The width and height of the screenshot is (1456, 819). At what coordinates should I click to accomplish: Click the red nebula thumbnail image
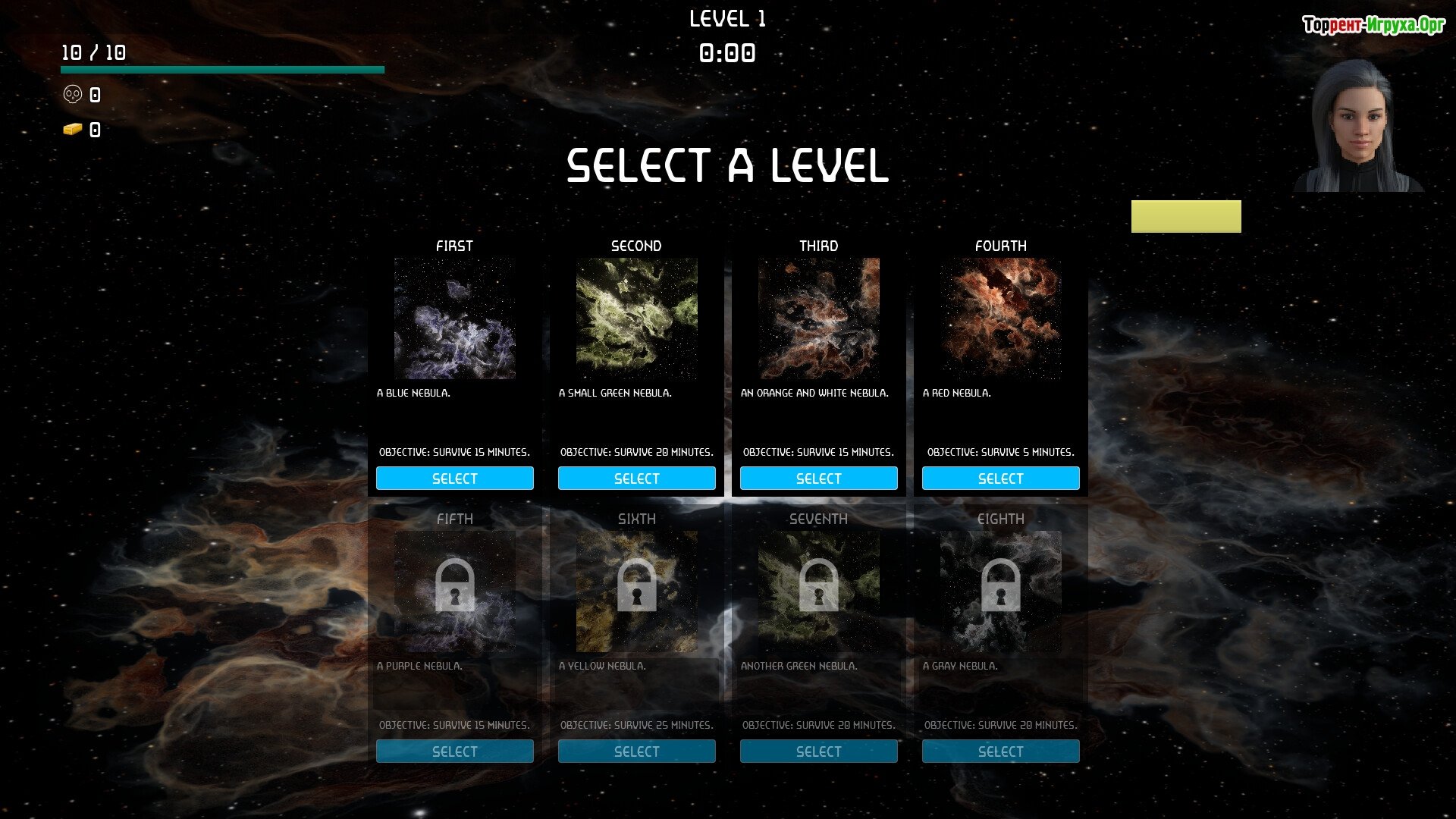(1000, 318)
